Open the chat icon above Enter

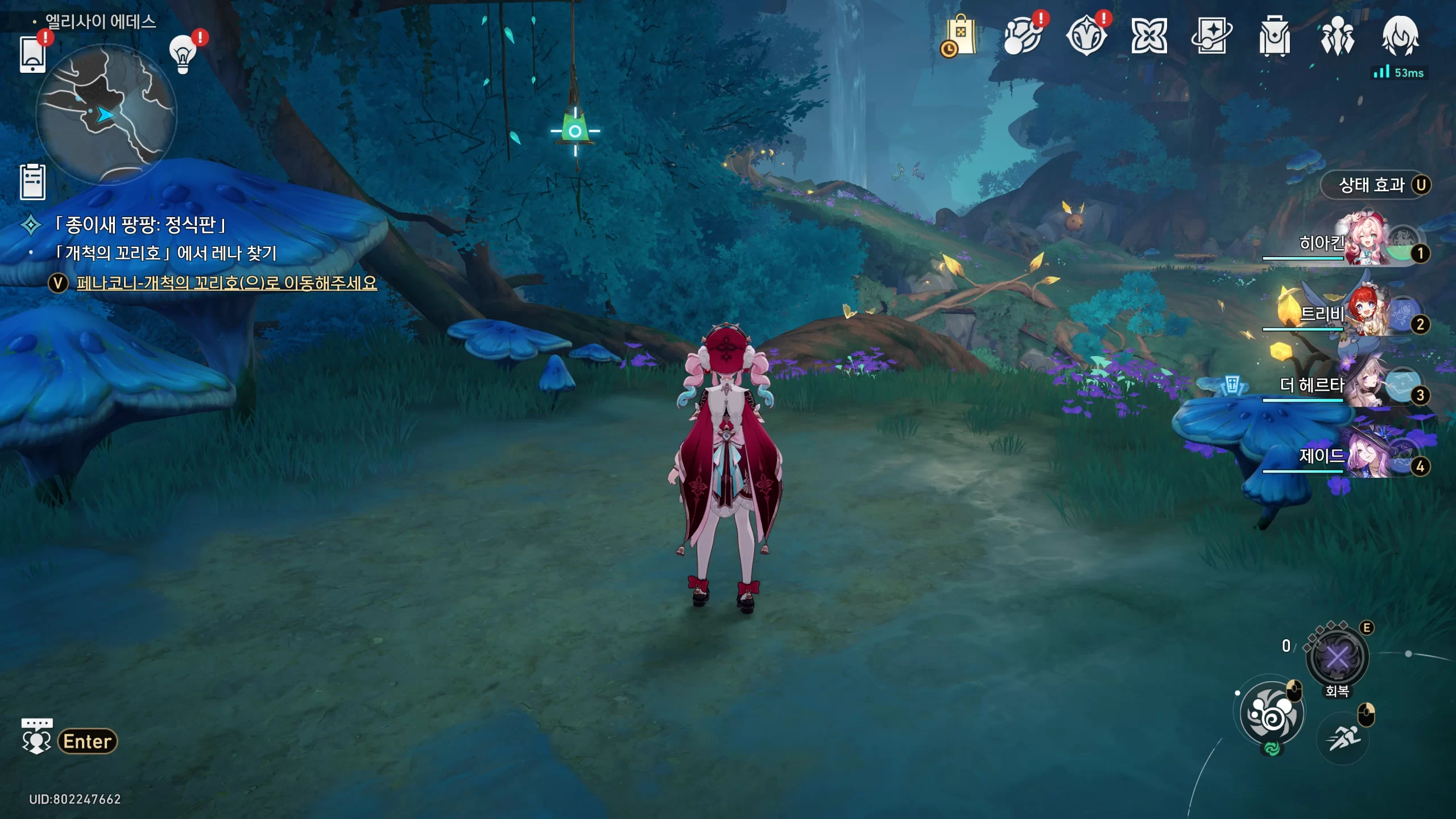pyautogui.click(x=36, y=736)
